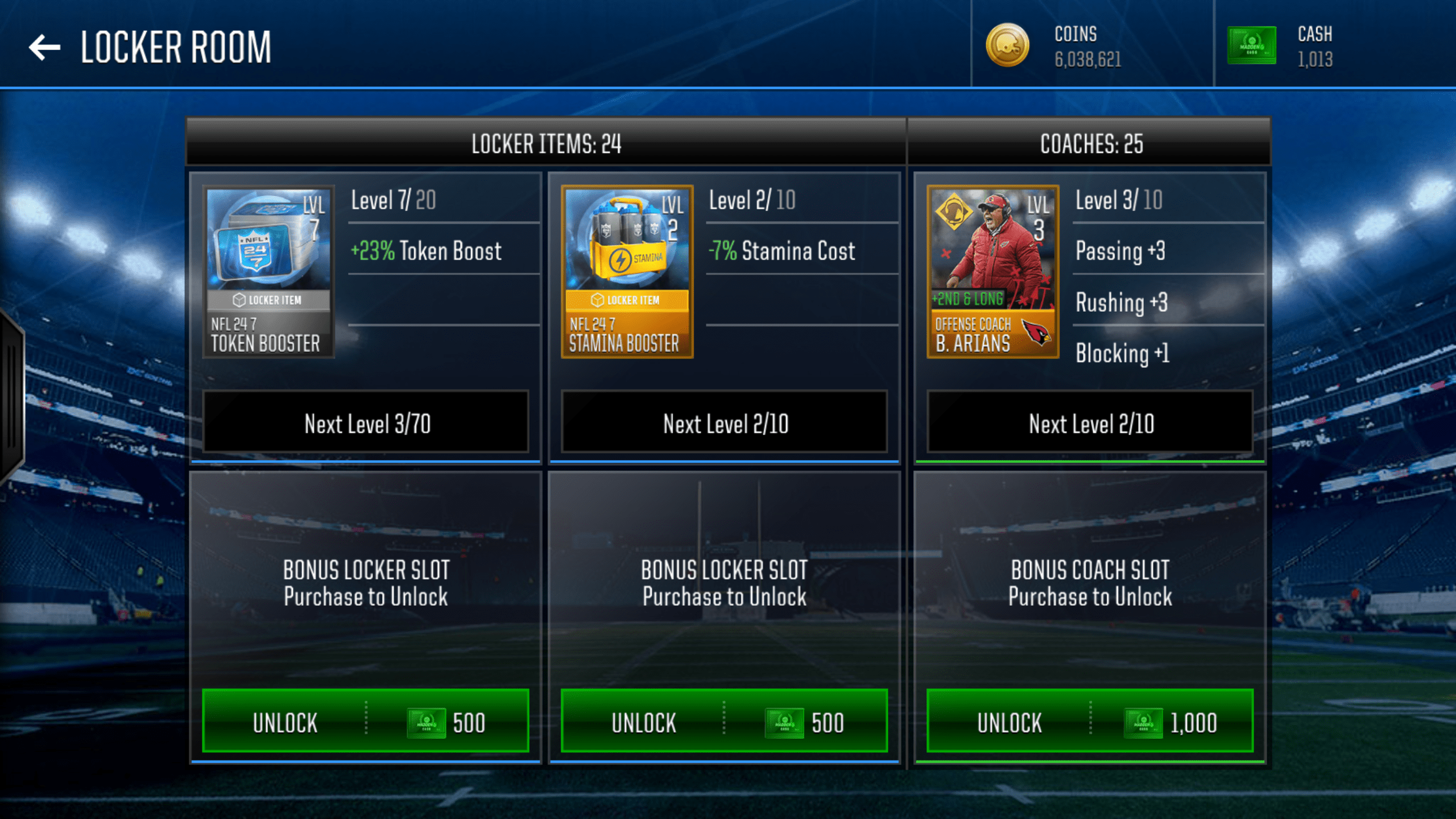The height and width of the screenshot is (819, 1456).
Task: Unlock the bonus coach slot for 1,000 cash
Action: [x=1091, y=722]
